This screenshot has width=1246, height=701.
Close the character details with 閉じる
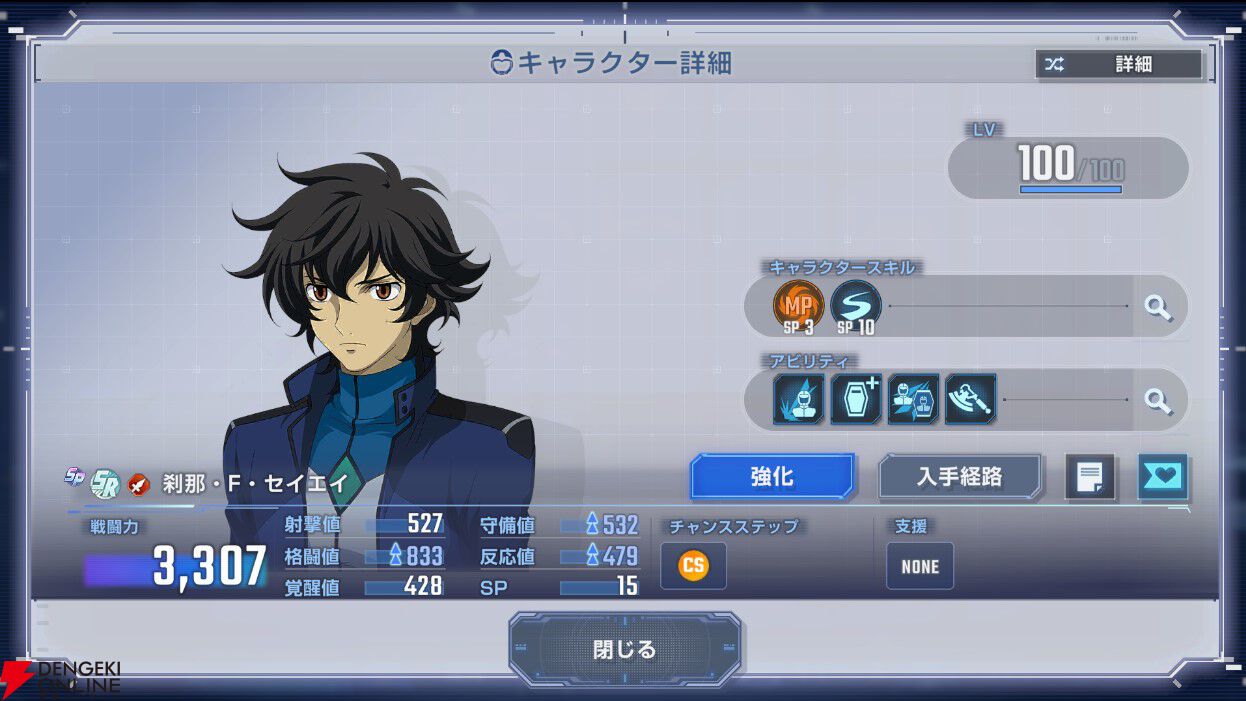click(x=624, y=649)
